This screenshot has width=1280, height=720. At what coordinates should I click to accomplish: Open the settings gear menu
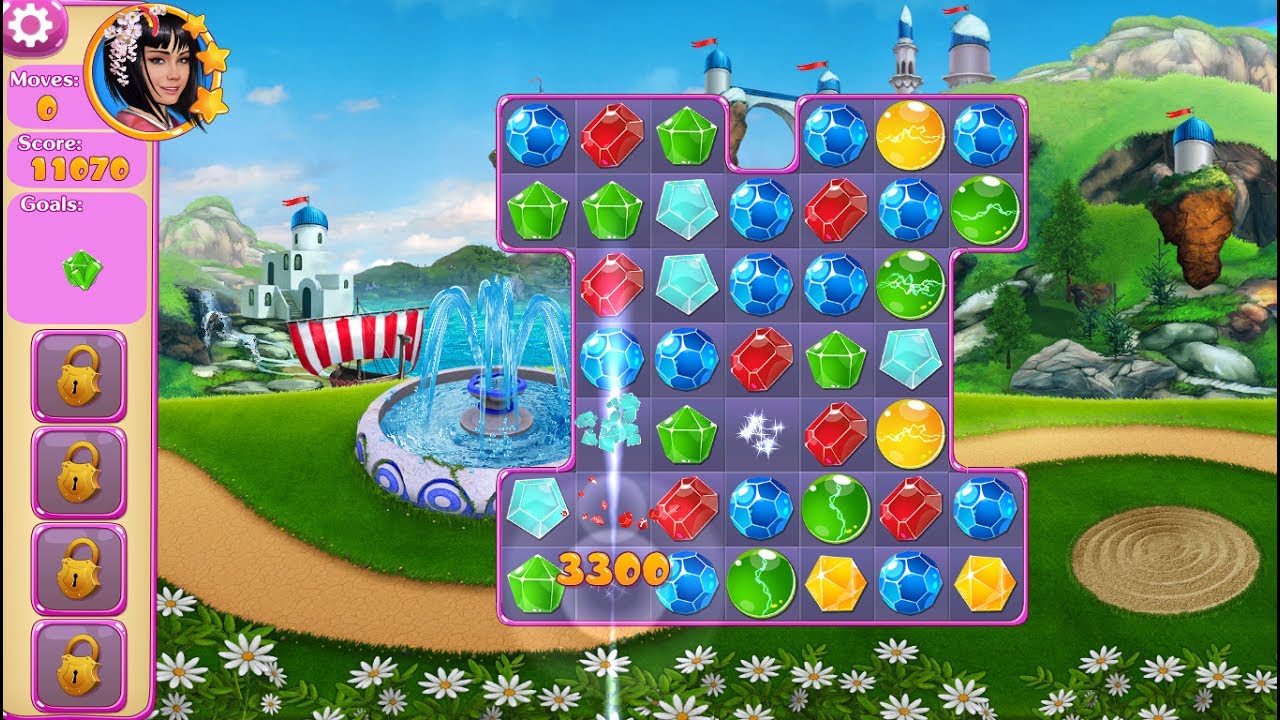point(32,26)
